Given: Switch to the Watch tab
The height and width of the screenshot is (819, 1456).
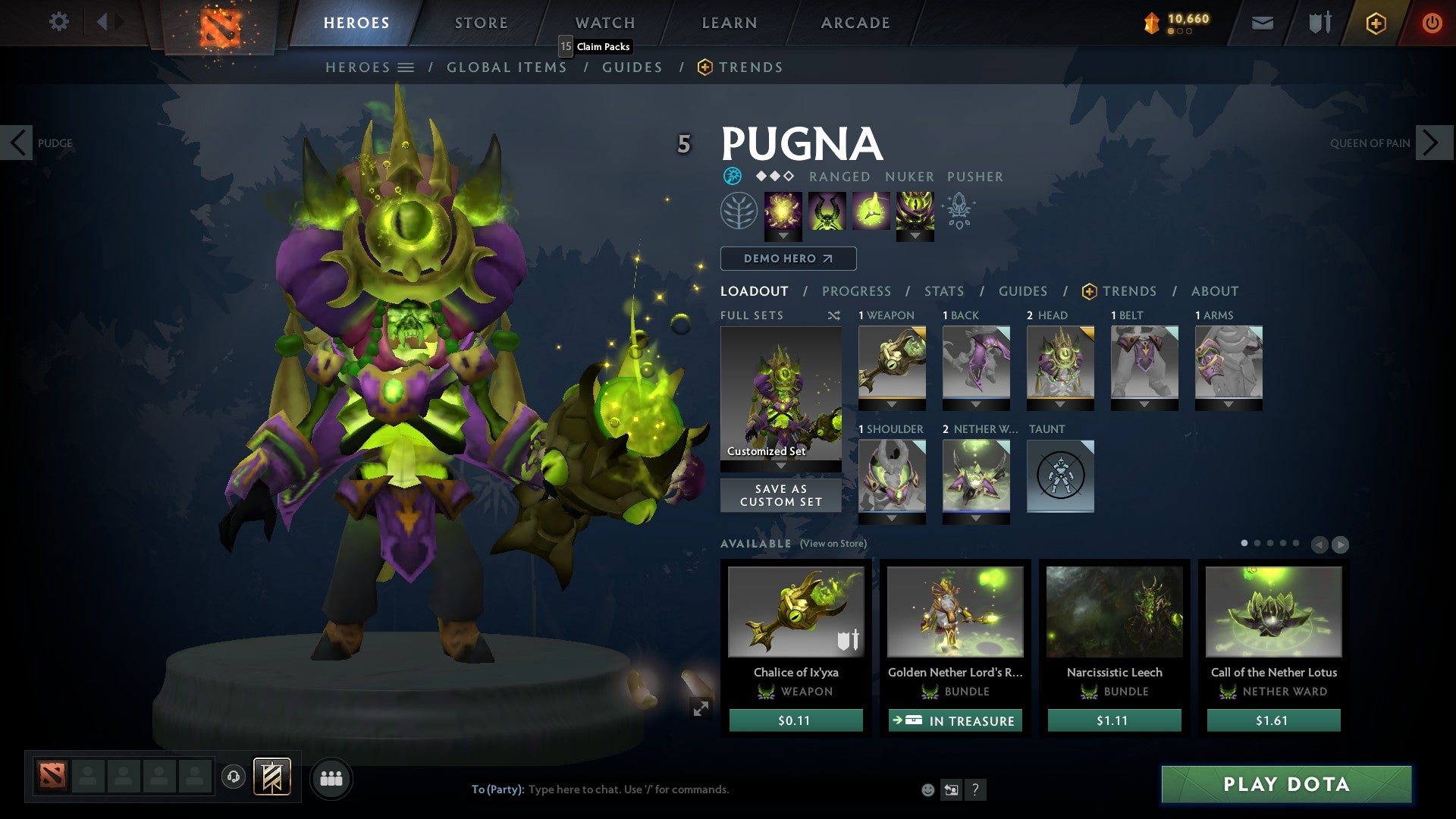Looking at the screenshot, I should pyautogui.click(x=604, y=23).
